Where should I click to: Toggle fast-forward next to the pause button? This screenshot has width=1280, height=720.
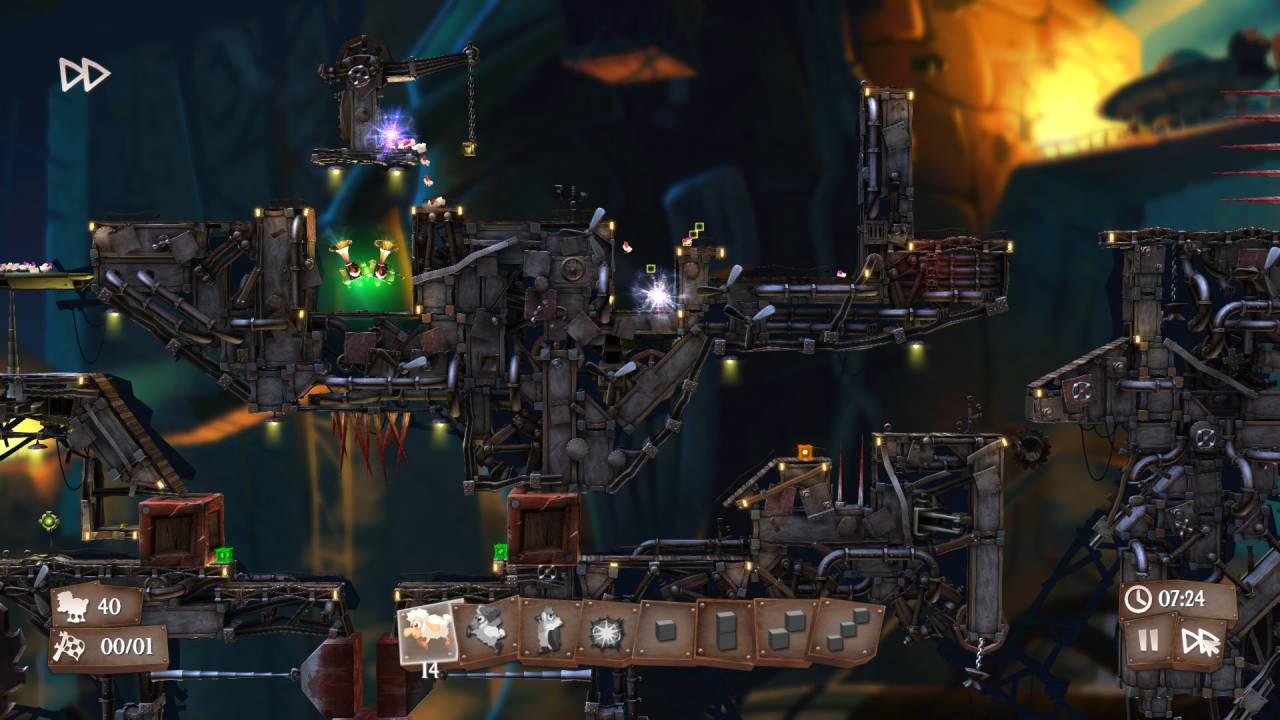pyautogui.click(x=1200, y=641)
